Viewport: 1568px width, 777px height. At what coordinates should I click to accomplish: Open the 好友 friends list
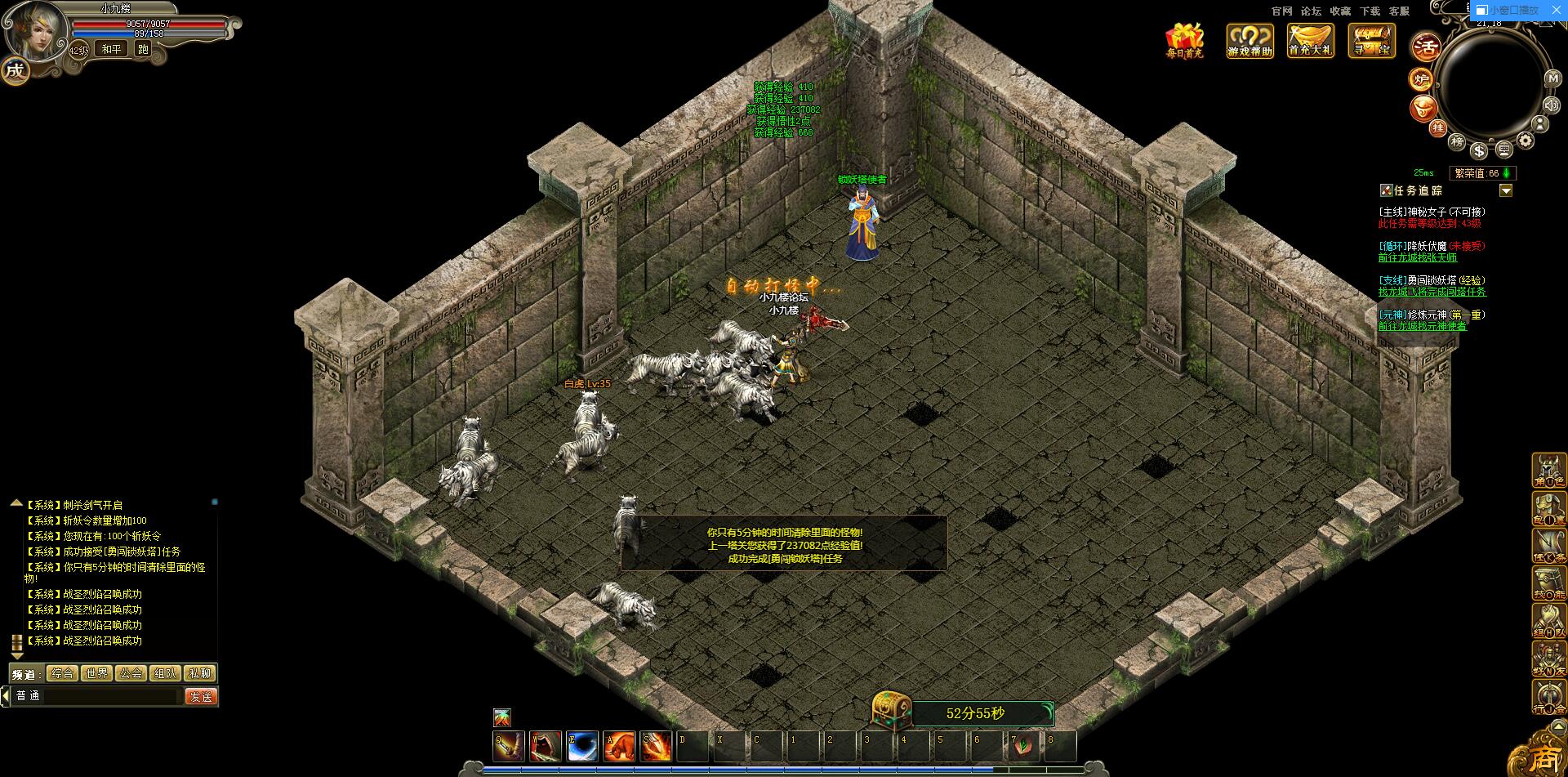1548,659
